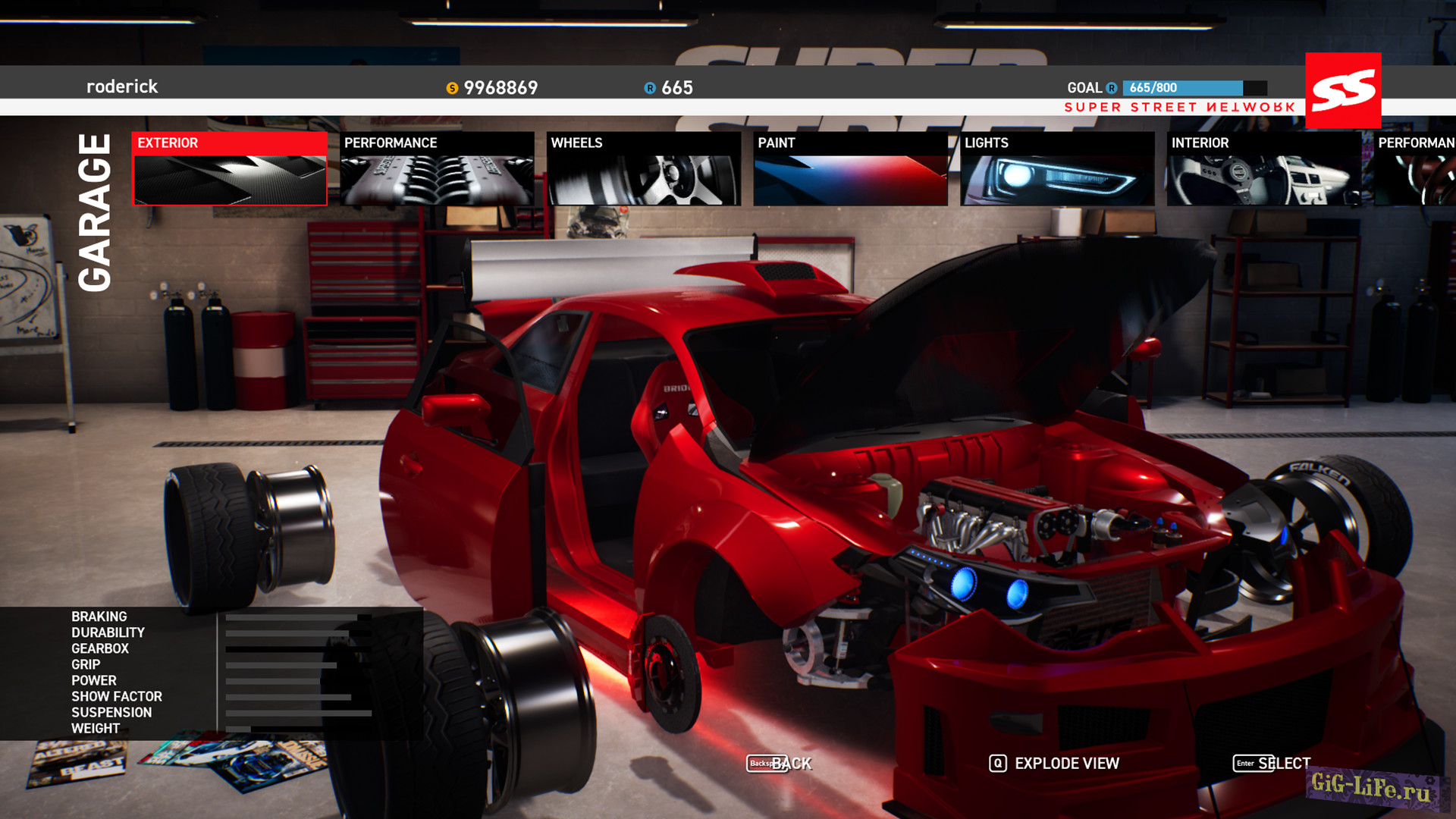The image size is (1456, 819).
Task: Choose the Paint category tile
Action: (850, 168)
